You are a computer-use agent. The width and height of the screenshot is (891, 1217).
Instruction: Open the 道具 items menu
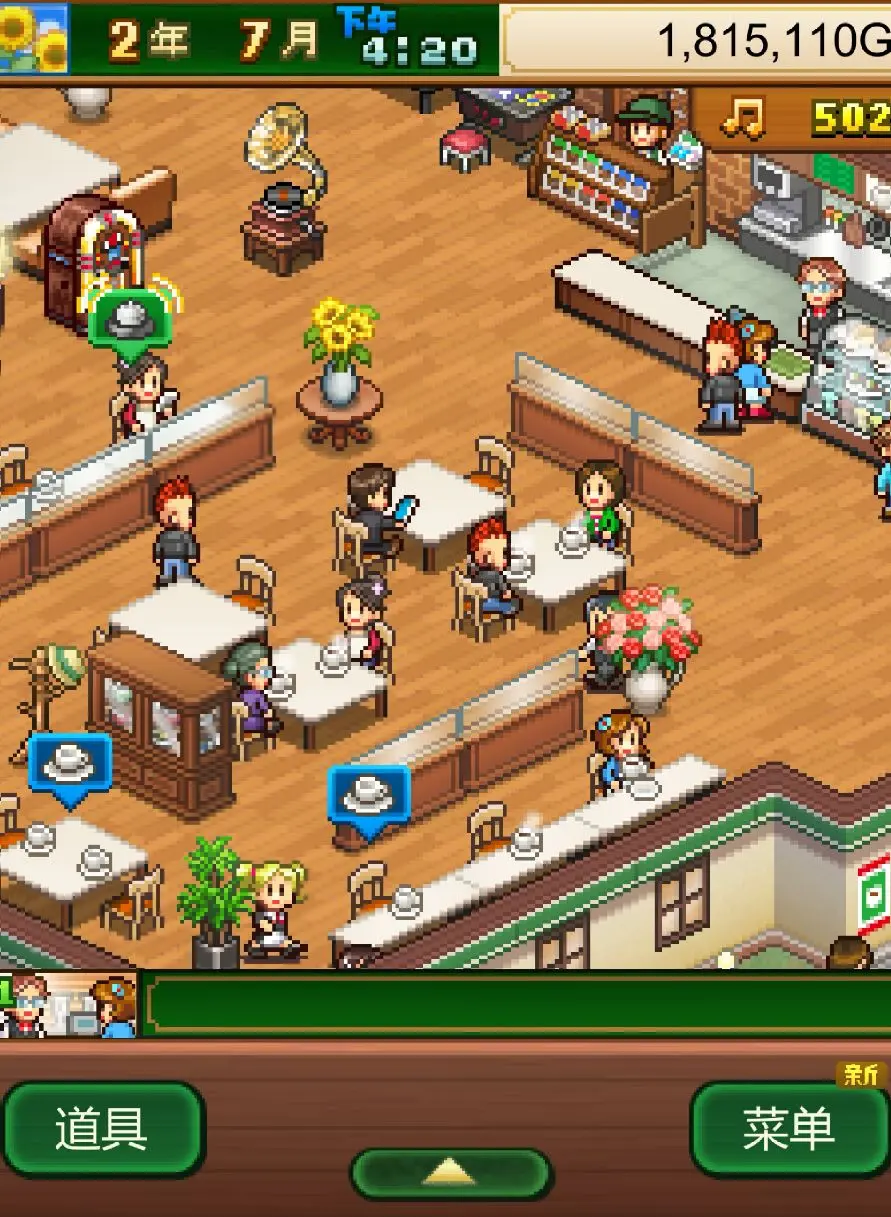click(102, 1129)
